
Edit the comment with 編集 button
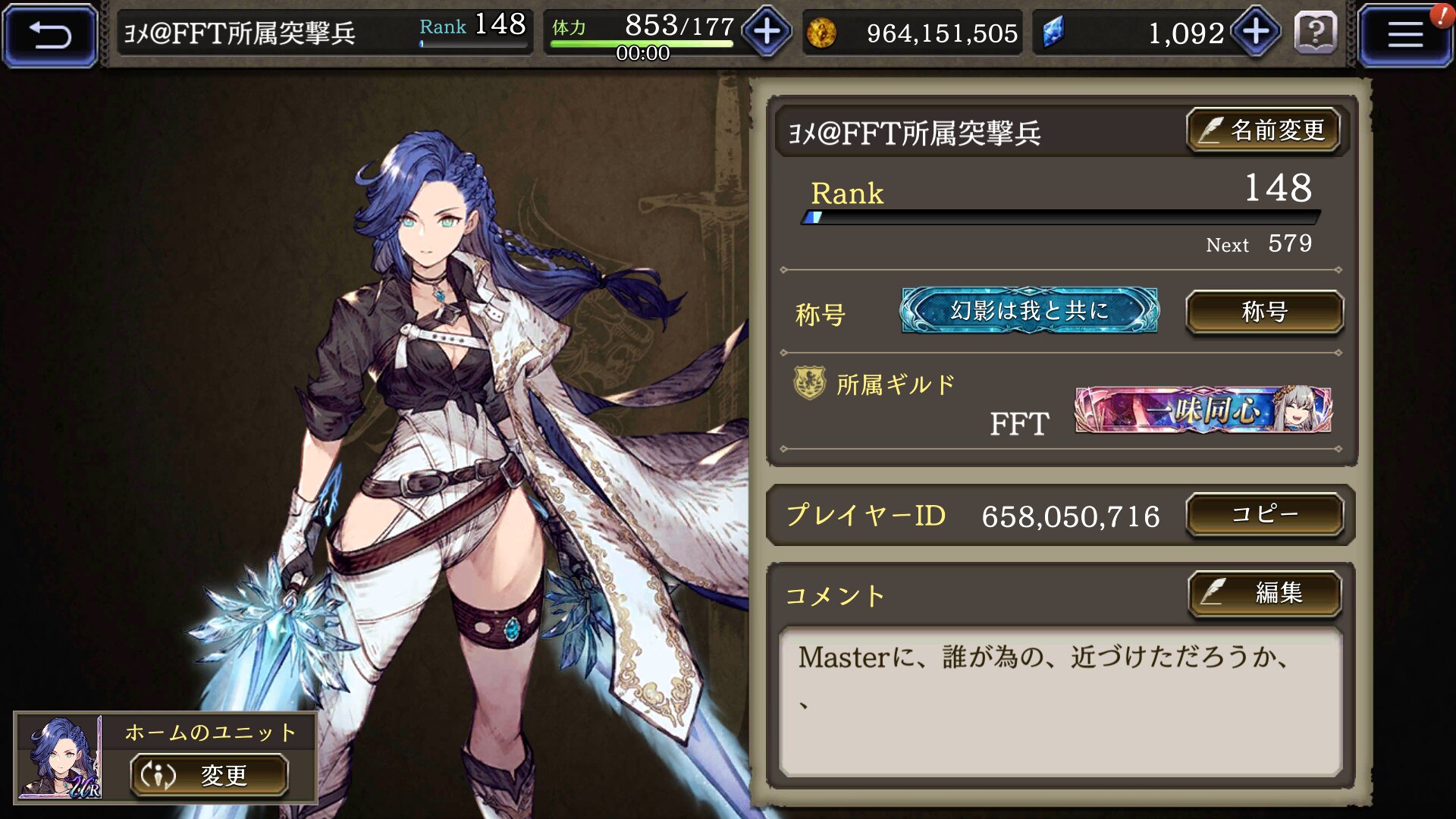(x=1264, y=592)
